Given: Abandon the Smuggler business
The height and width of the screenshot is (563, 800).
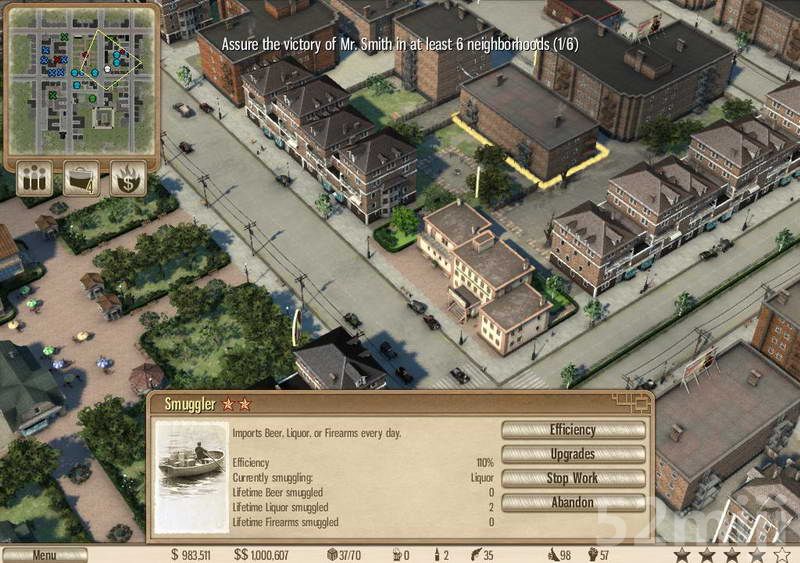Looking at the screenshot, I should (x=572, y=502).
